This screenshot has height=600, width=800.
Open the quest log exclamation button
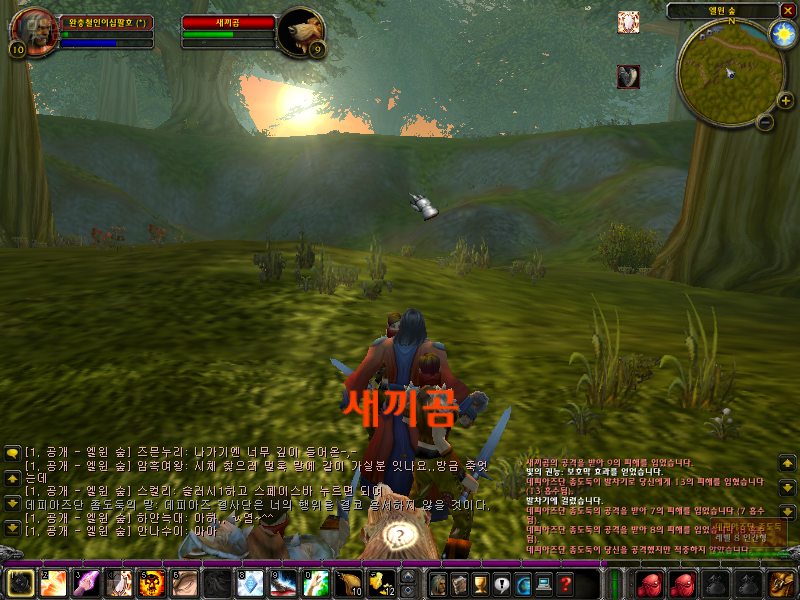501,584
